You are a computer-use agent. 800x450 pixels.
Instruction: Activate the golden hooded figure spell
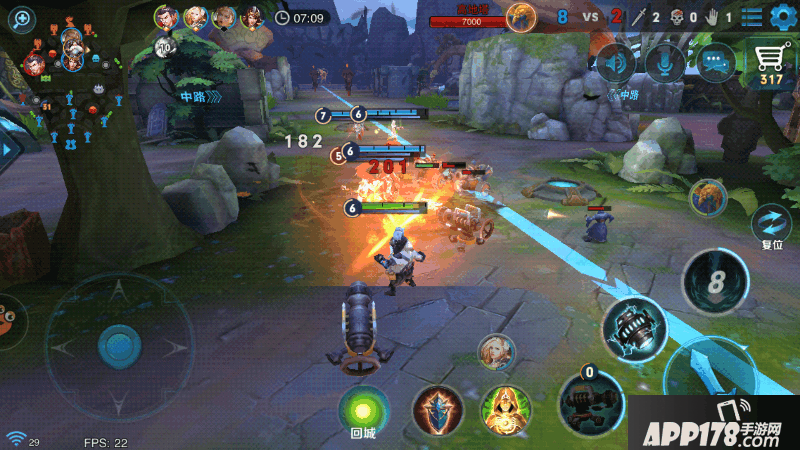[506, 410]
